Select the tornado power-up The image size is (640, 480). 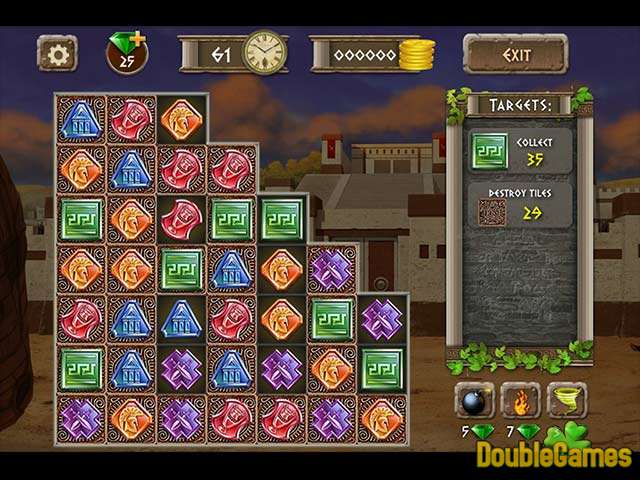(567, 400)
